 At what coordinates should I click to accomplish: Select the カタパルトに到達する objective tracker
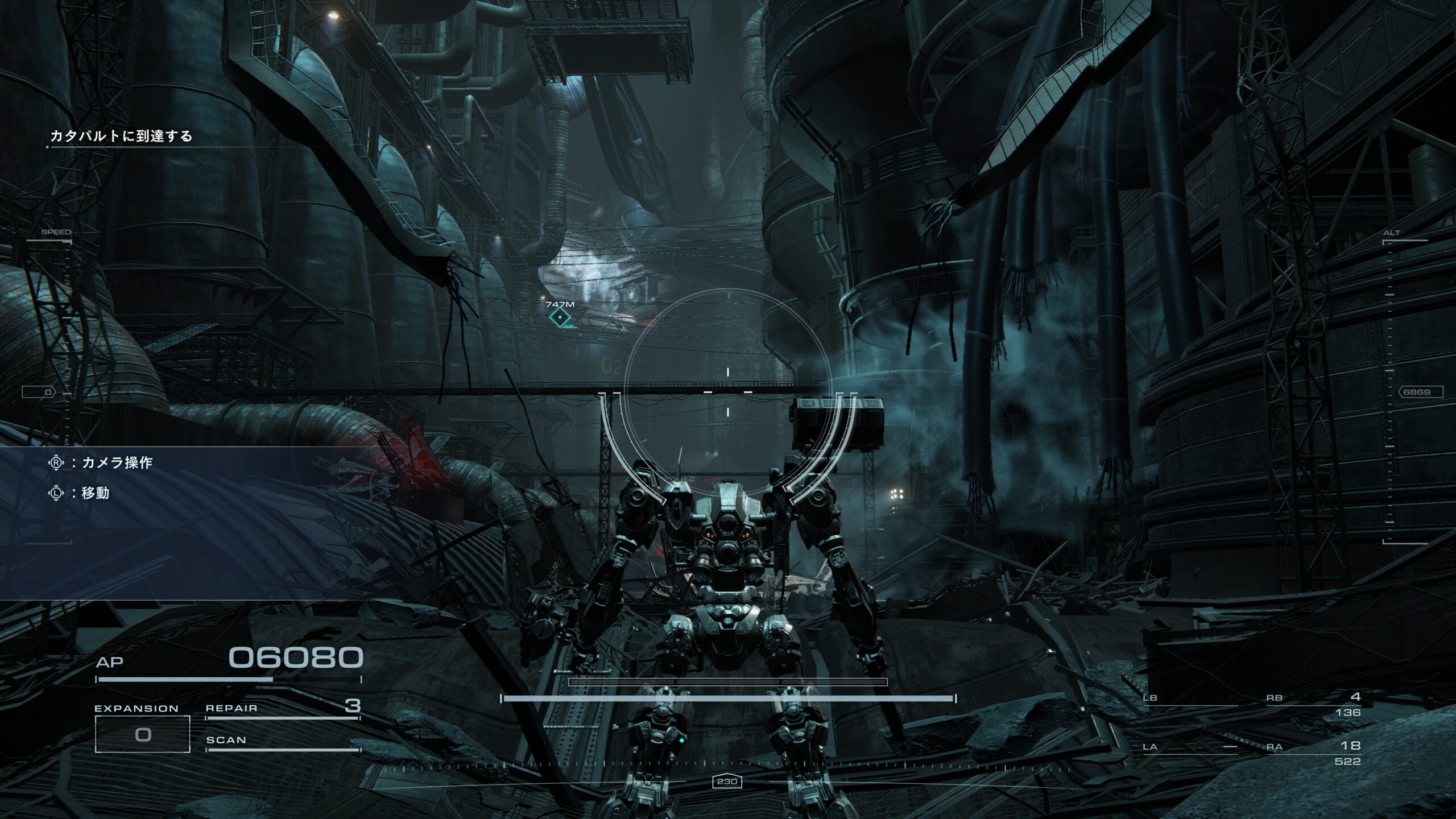pyautogui.click(x=121, y=136)
